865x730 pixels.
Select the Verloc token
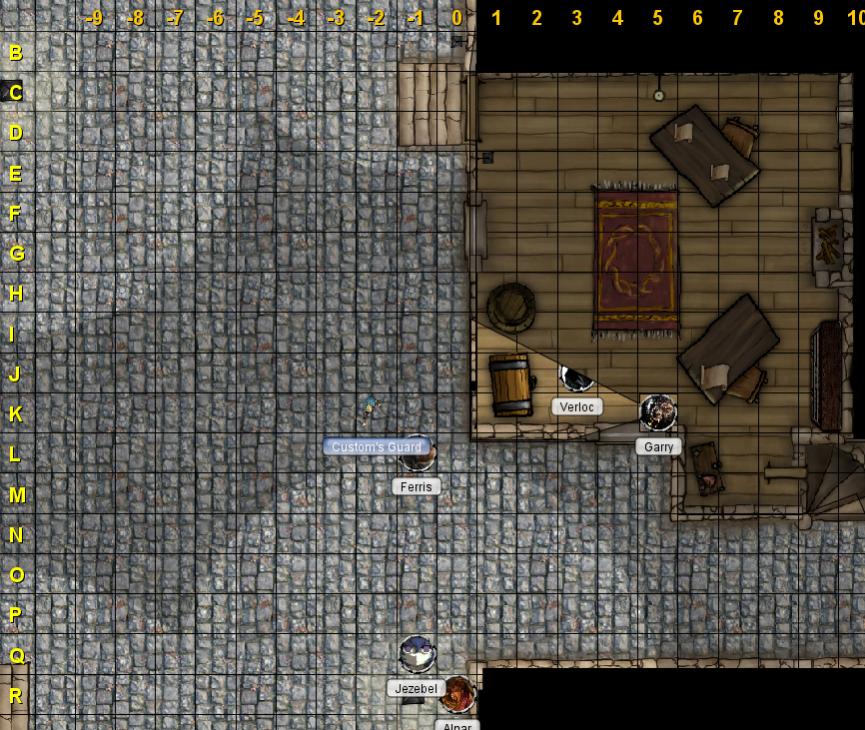[x=576, y=378]
